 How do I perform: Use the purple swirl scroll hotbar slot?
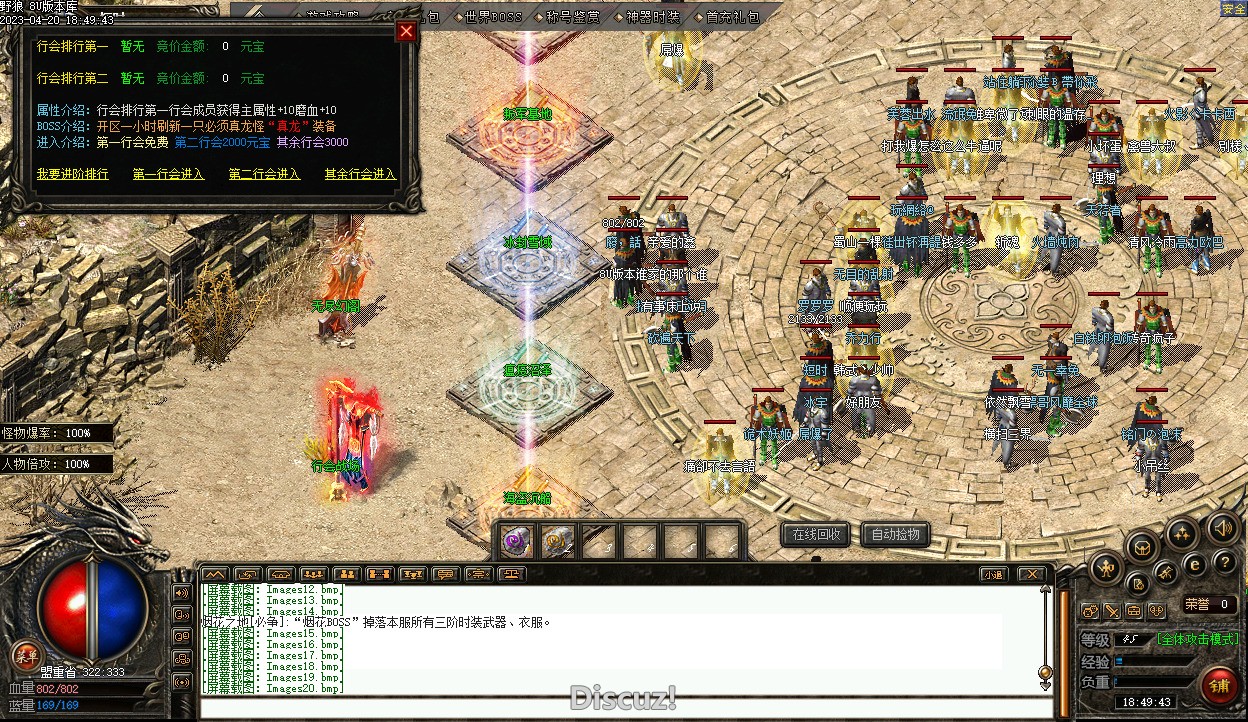[x=517, y=541]
